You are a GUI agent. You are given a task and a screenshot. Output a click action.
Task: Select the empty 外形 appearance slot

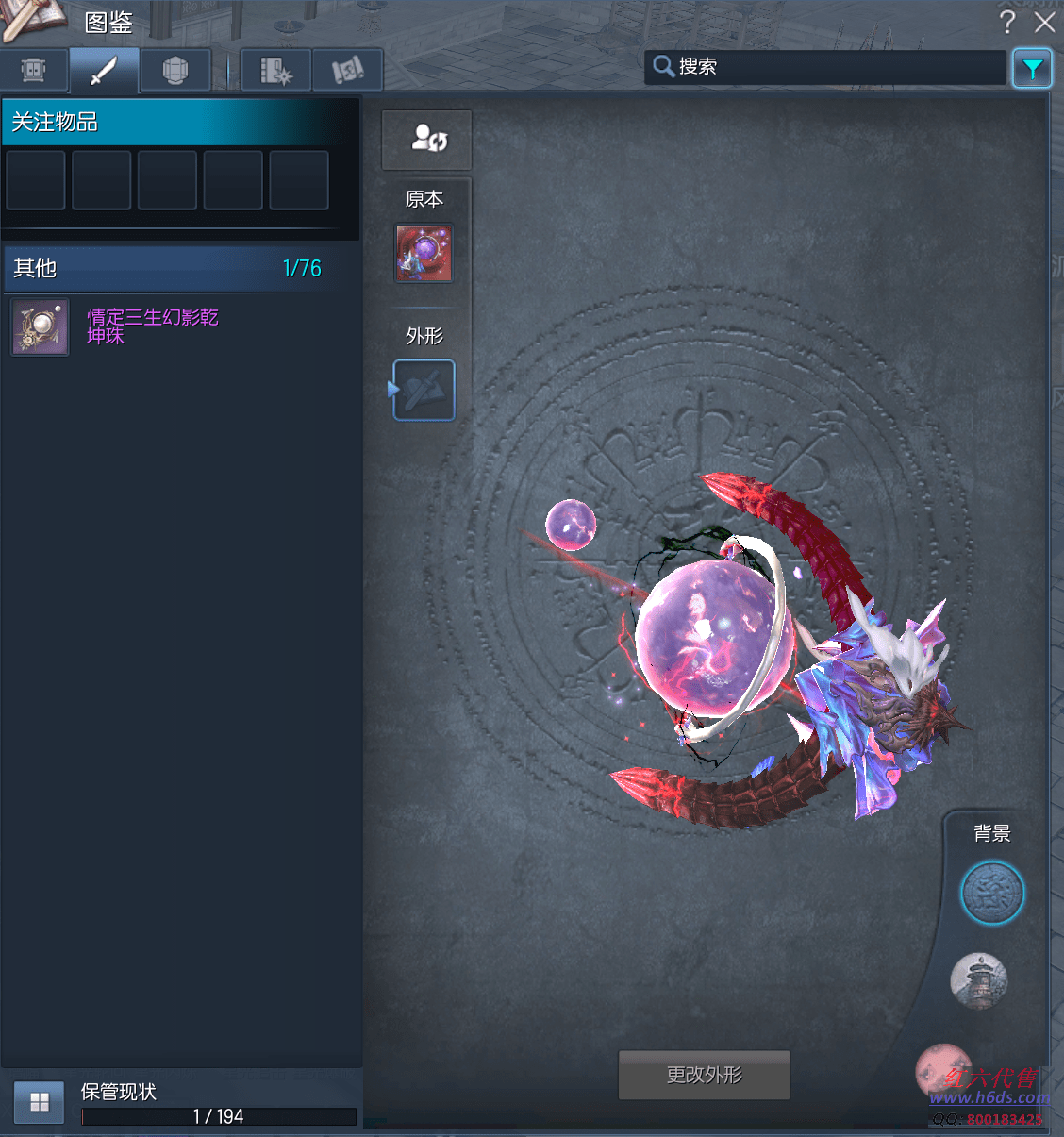pyautogui.click(x=424, y=390)
